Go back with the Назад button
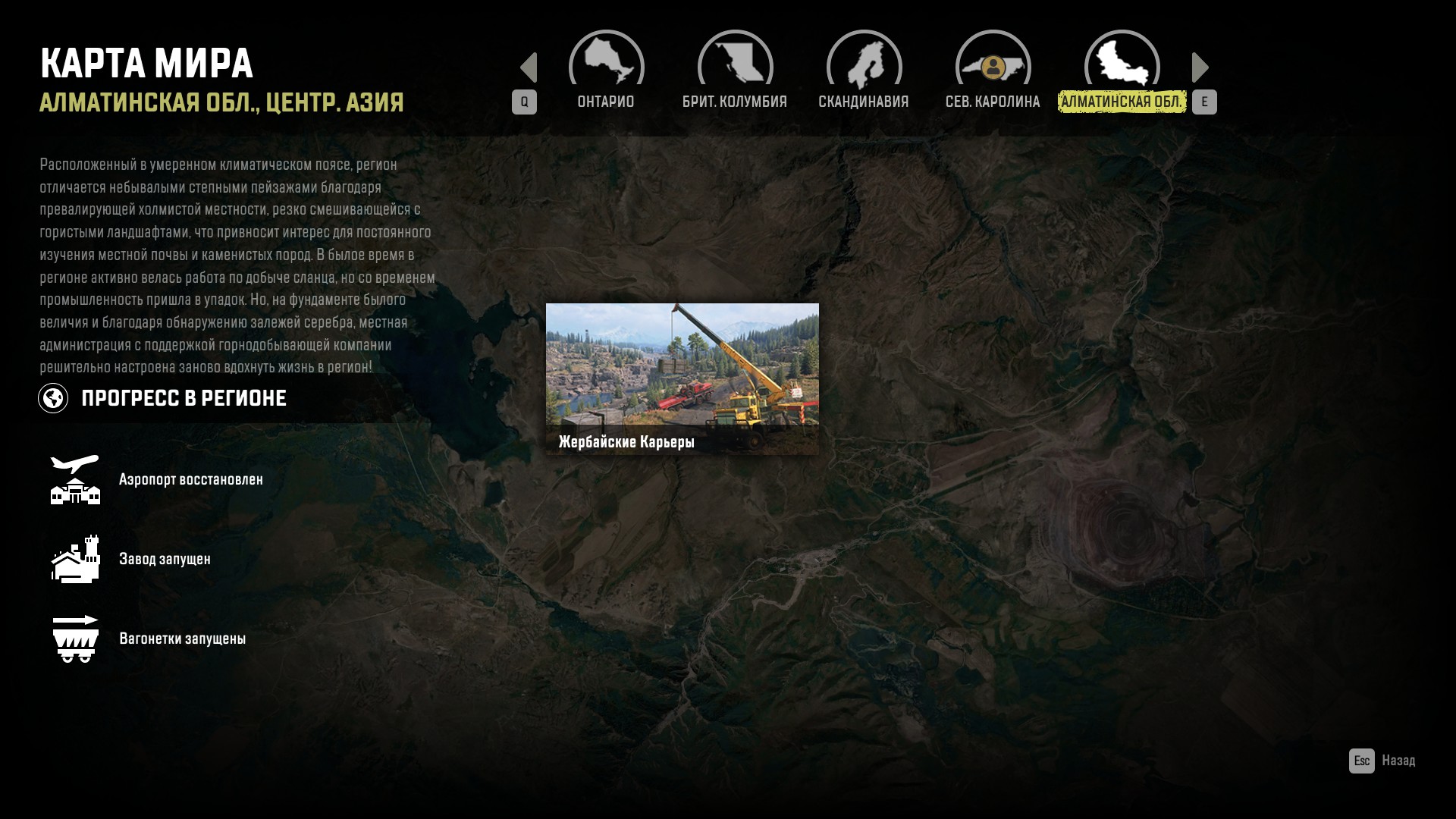Viewport: 1456px width, 819px height. [x=1382, y=761]
